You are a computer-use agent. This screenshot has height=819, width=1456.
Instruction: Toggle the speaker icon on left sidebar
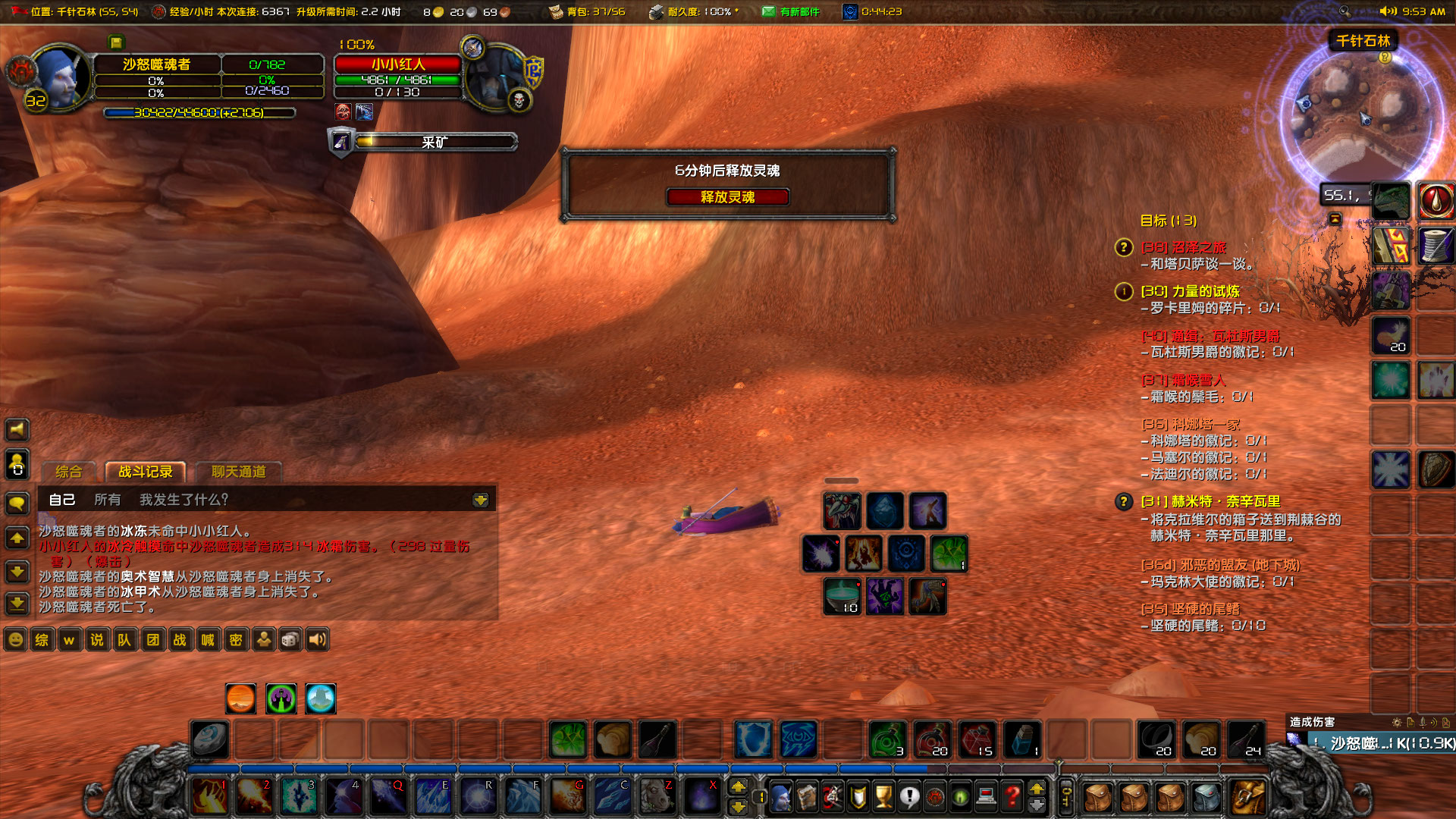(x=16, y=430)
